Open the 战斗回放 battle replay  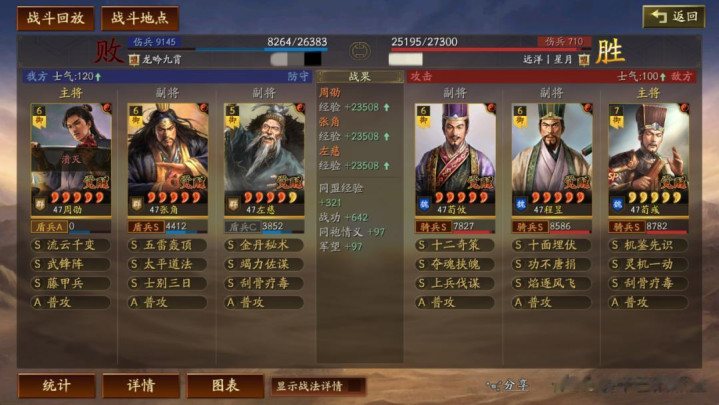pyautogui.click(x=56, y=18)
